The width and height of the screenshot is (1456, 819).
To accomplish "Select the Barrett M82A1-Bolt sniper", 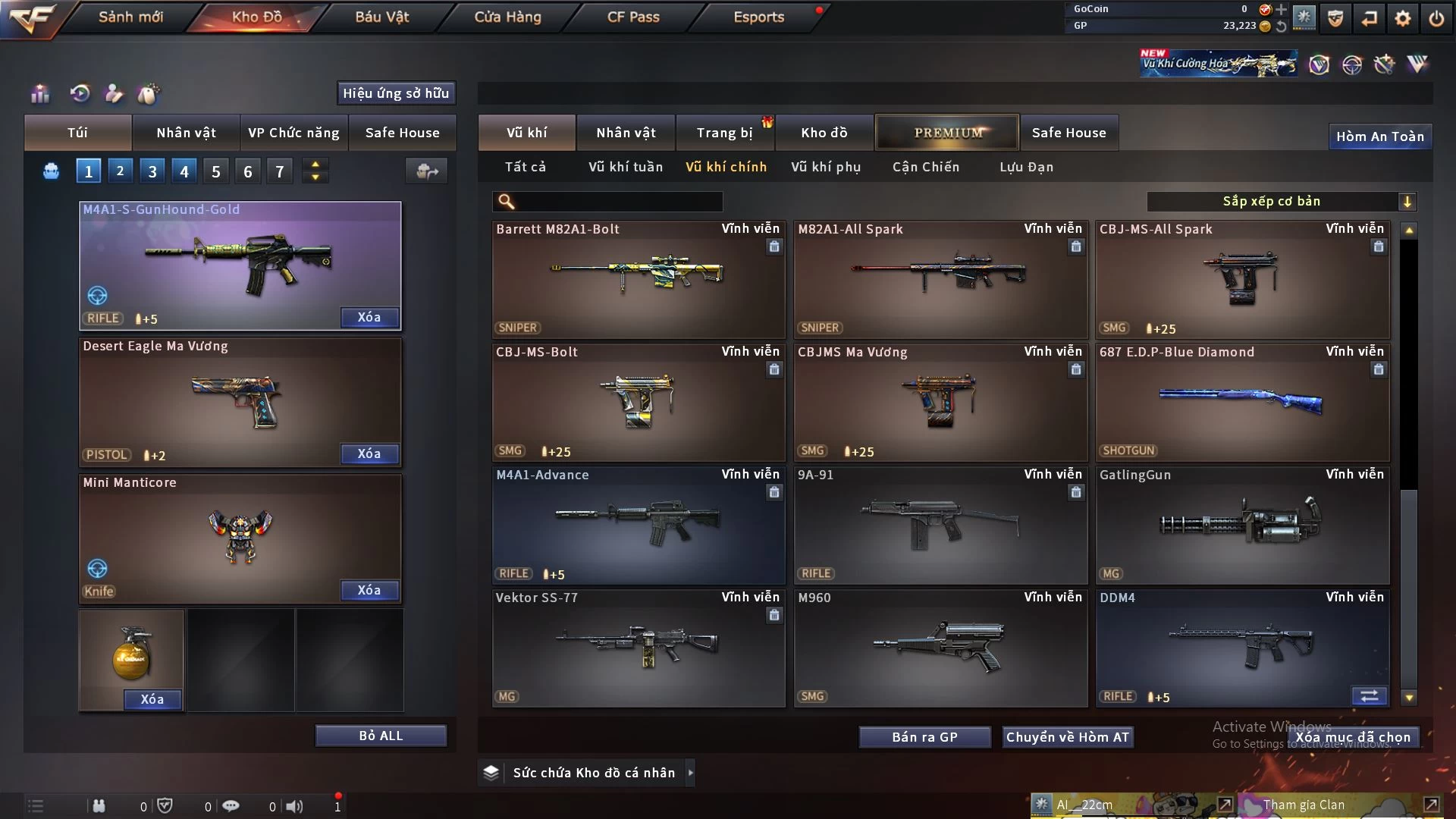I will [x=638, y=279].
